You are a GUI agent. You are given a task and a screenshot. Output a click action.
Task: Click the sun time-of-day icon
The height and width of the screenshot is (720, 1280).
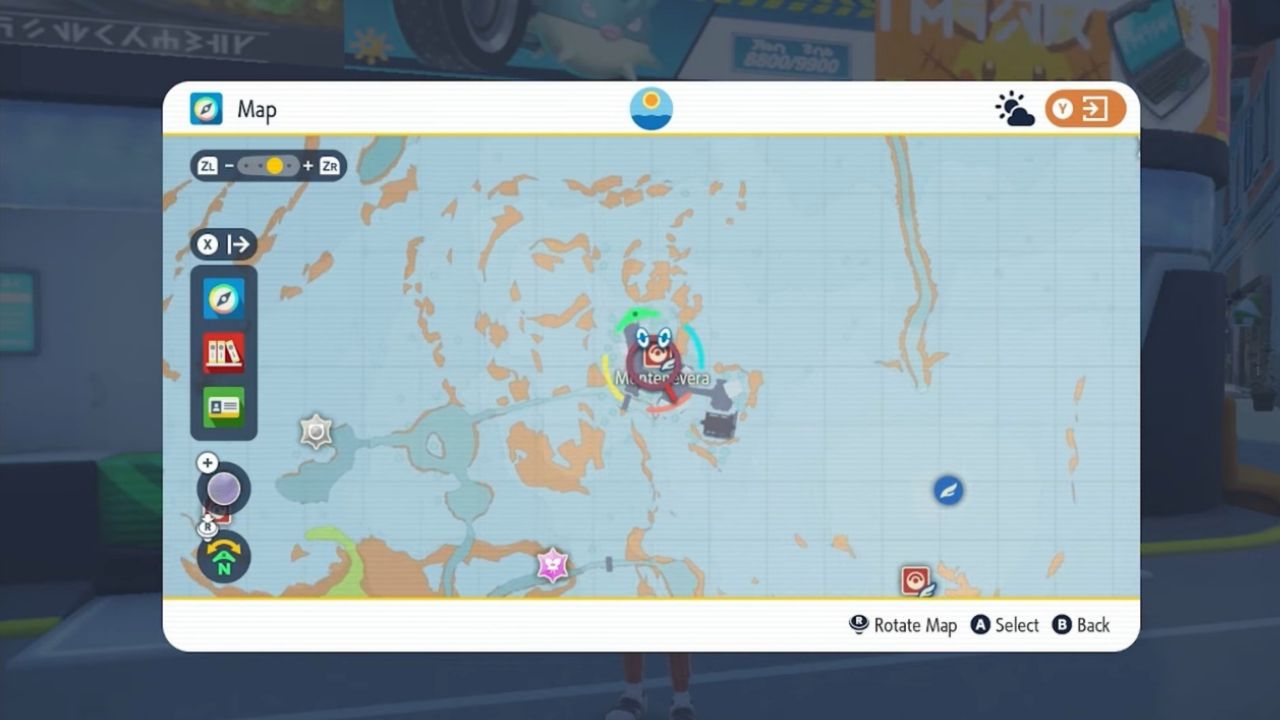tap(651, 108)
